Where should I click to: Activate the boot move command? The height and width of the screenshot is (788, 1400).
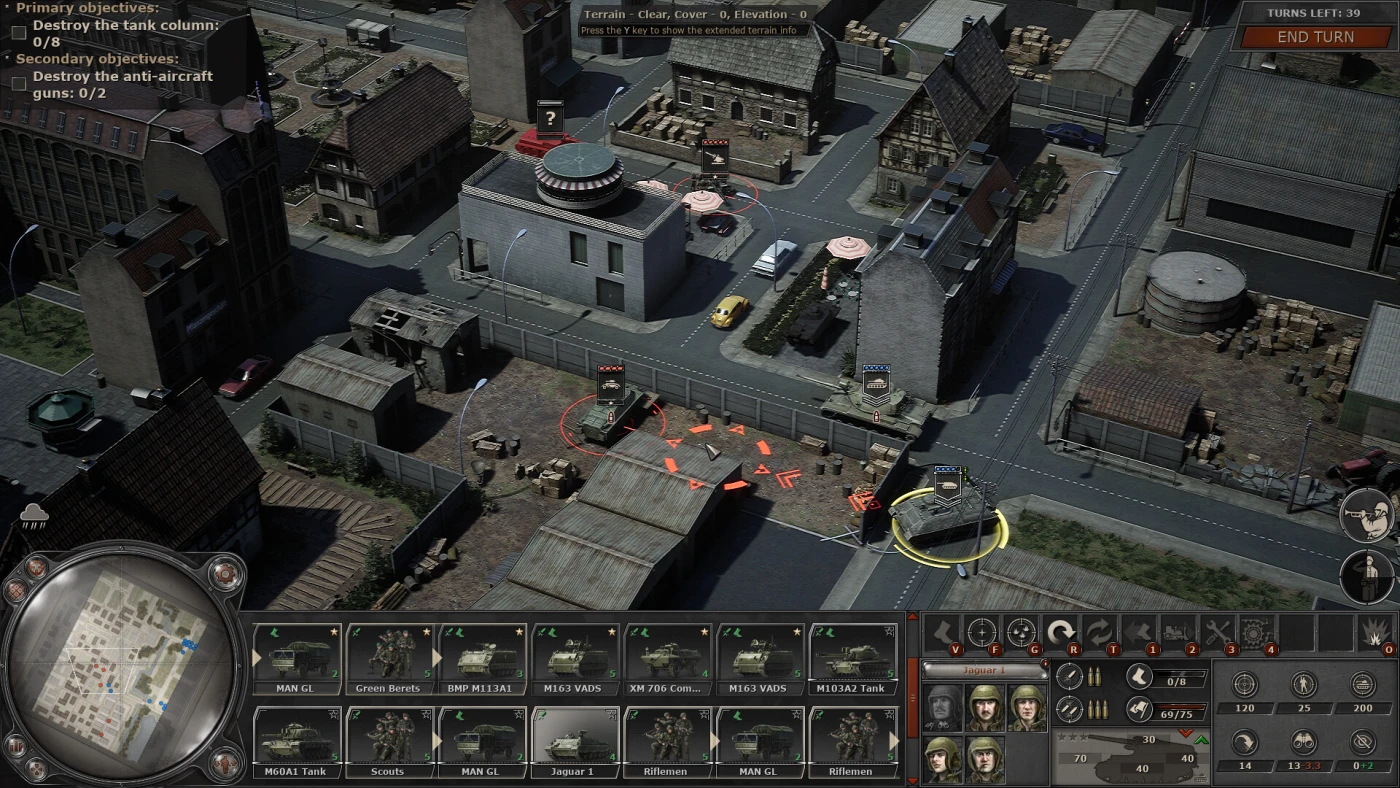[942, 632]
